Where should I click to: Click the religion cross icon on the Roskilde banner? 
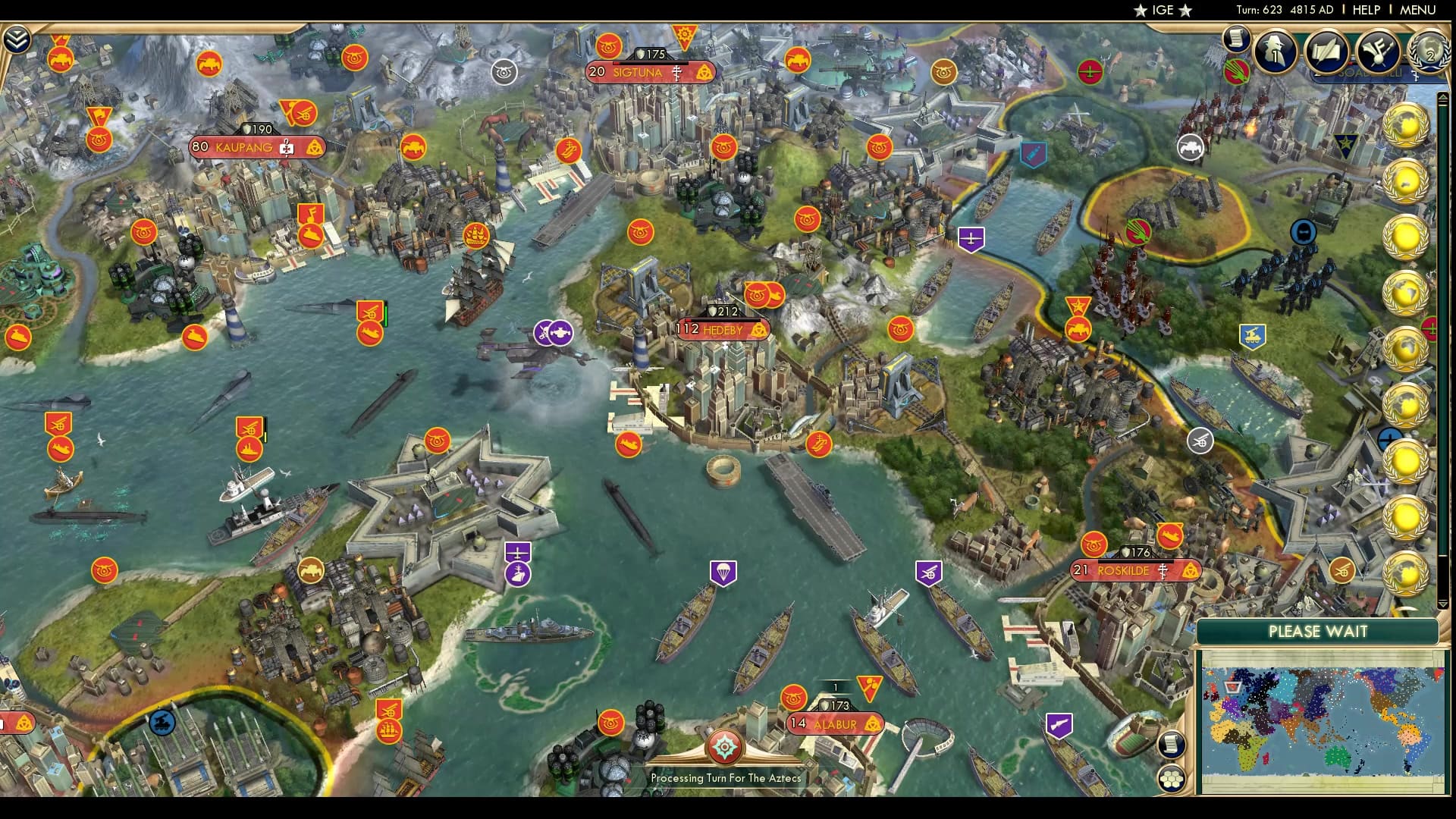[x=1163, y=571]
